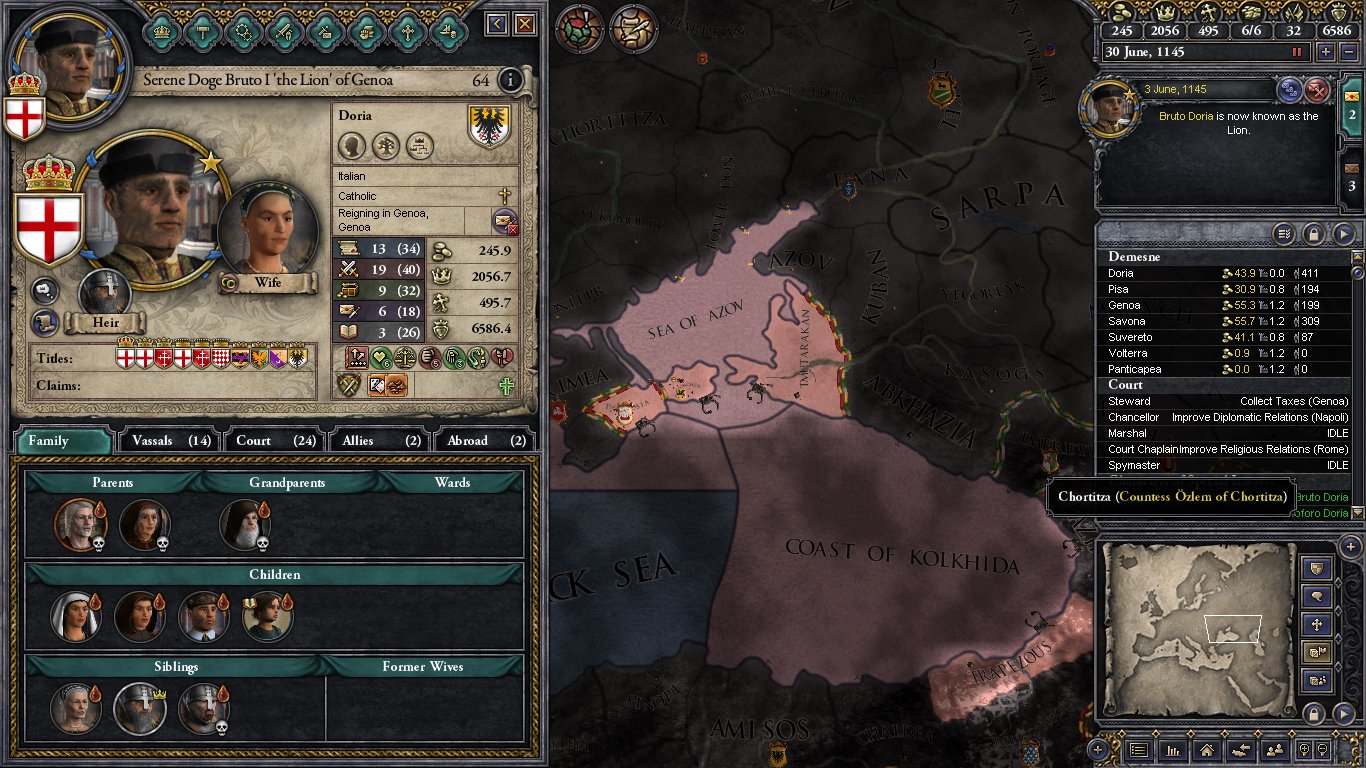This screenshot has height=768, width=1366.
Task: Toggle pause on the date bar
Action: tap(1298, 52)
